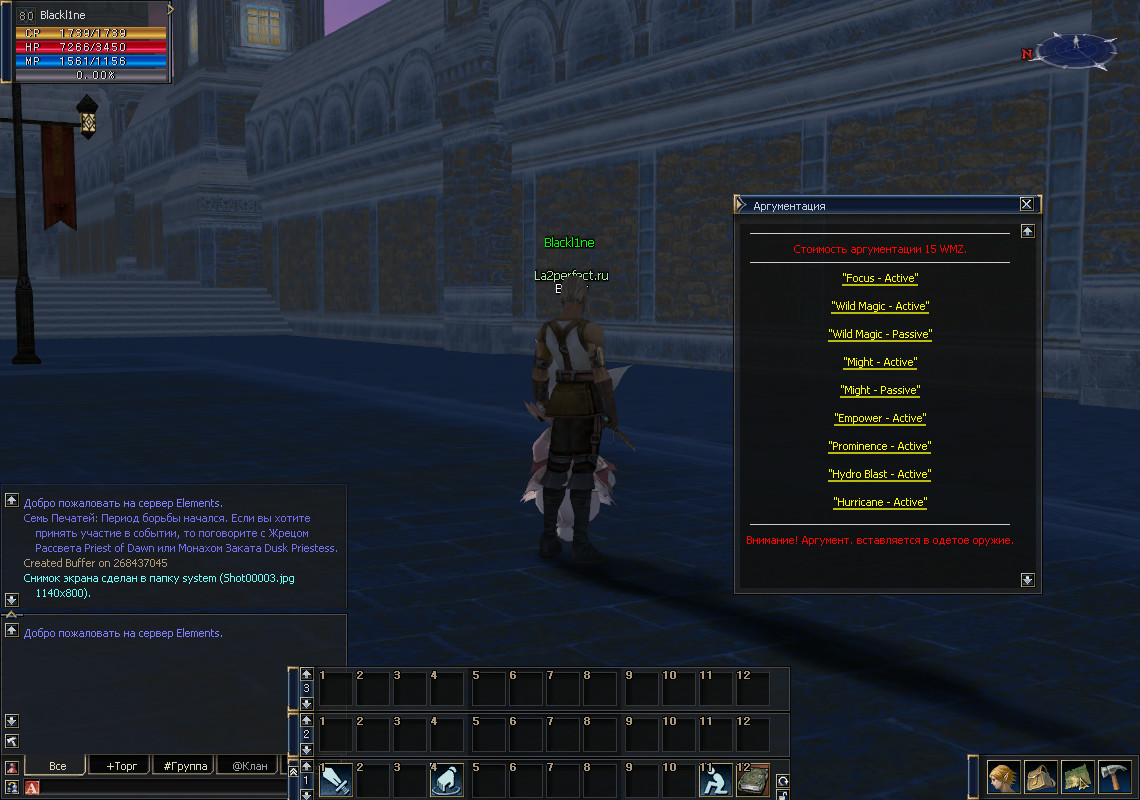Use the sword attack hotbar skill
The width and height of the screenshot is (1140, 800).
click(x=336, y=781)
